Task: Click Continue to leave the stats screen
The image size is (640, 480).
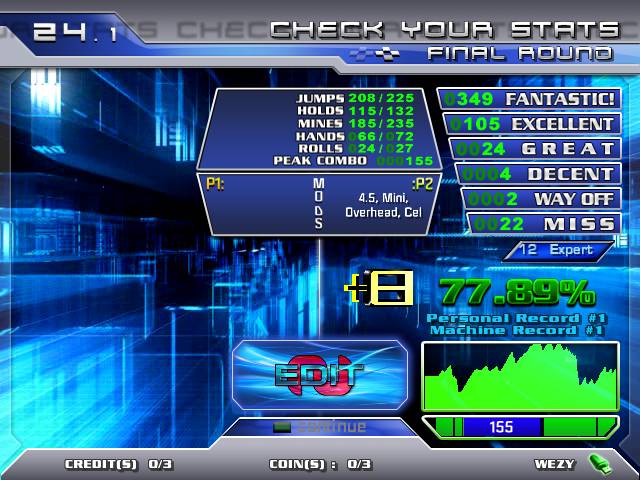Action: tap(321, 427)
